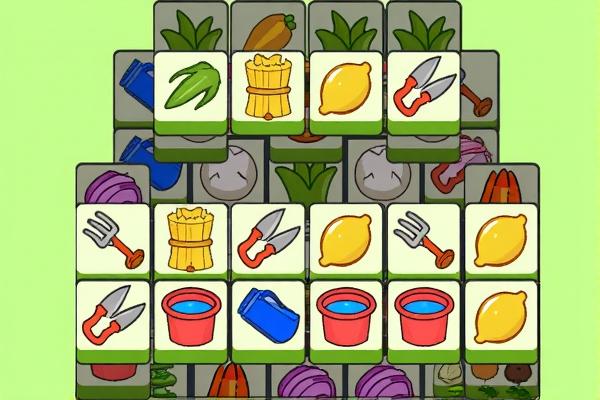Tap the shears tile between wheat and lemon
The width and height of the screenshot is (600, 400).
click(268, 240)
